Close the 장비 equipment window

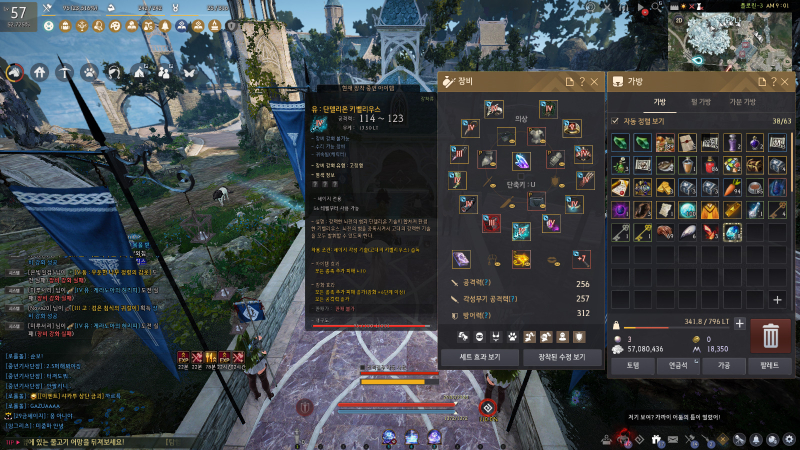pyautogui.click(x=594, y=82)
